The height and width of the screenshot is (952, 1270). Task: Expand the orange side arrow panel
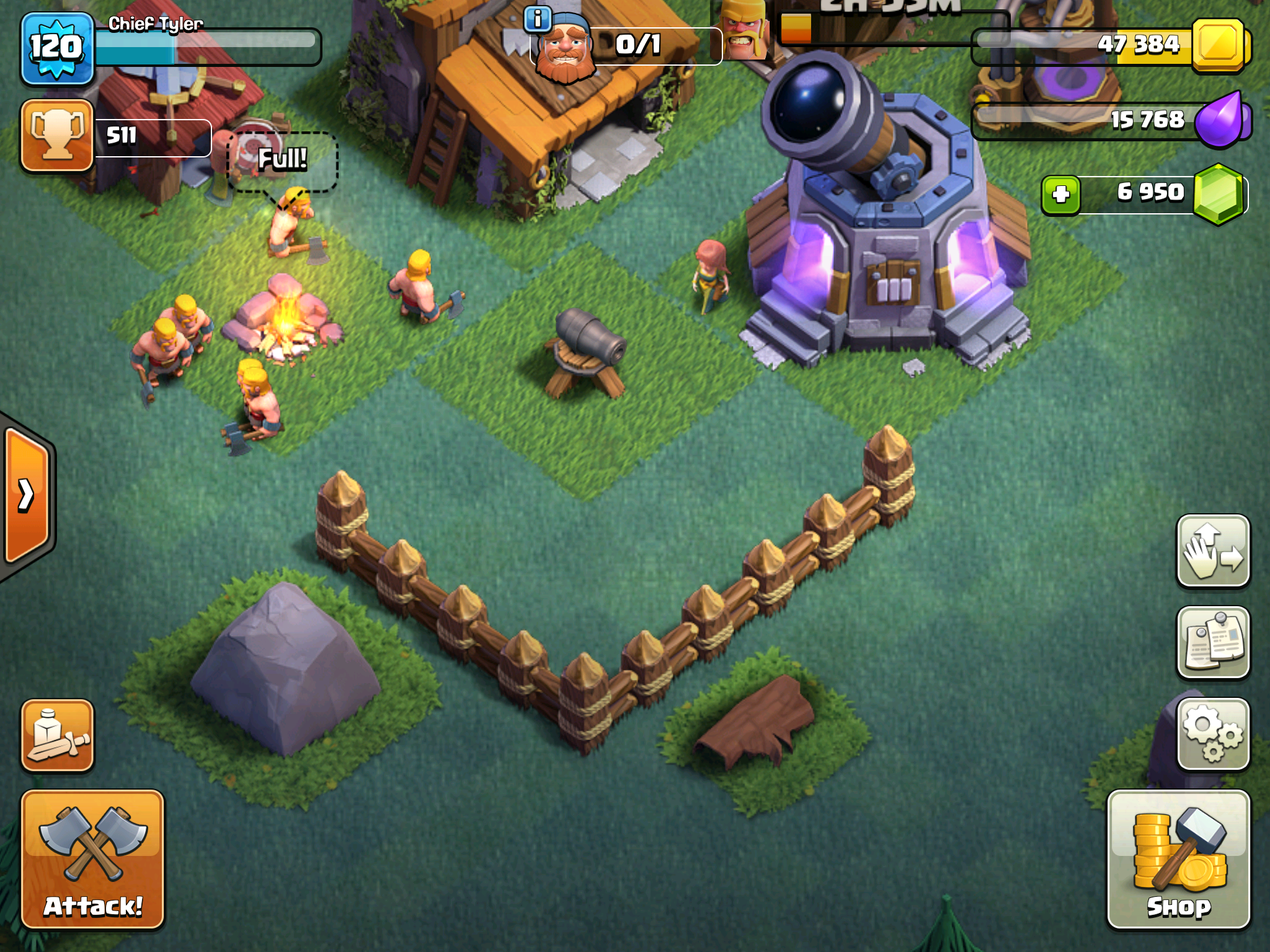27,495
